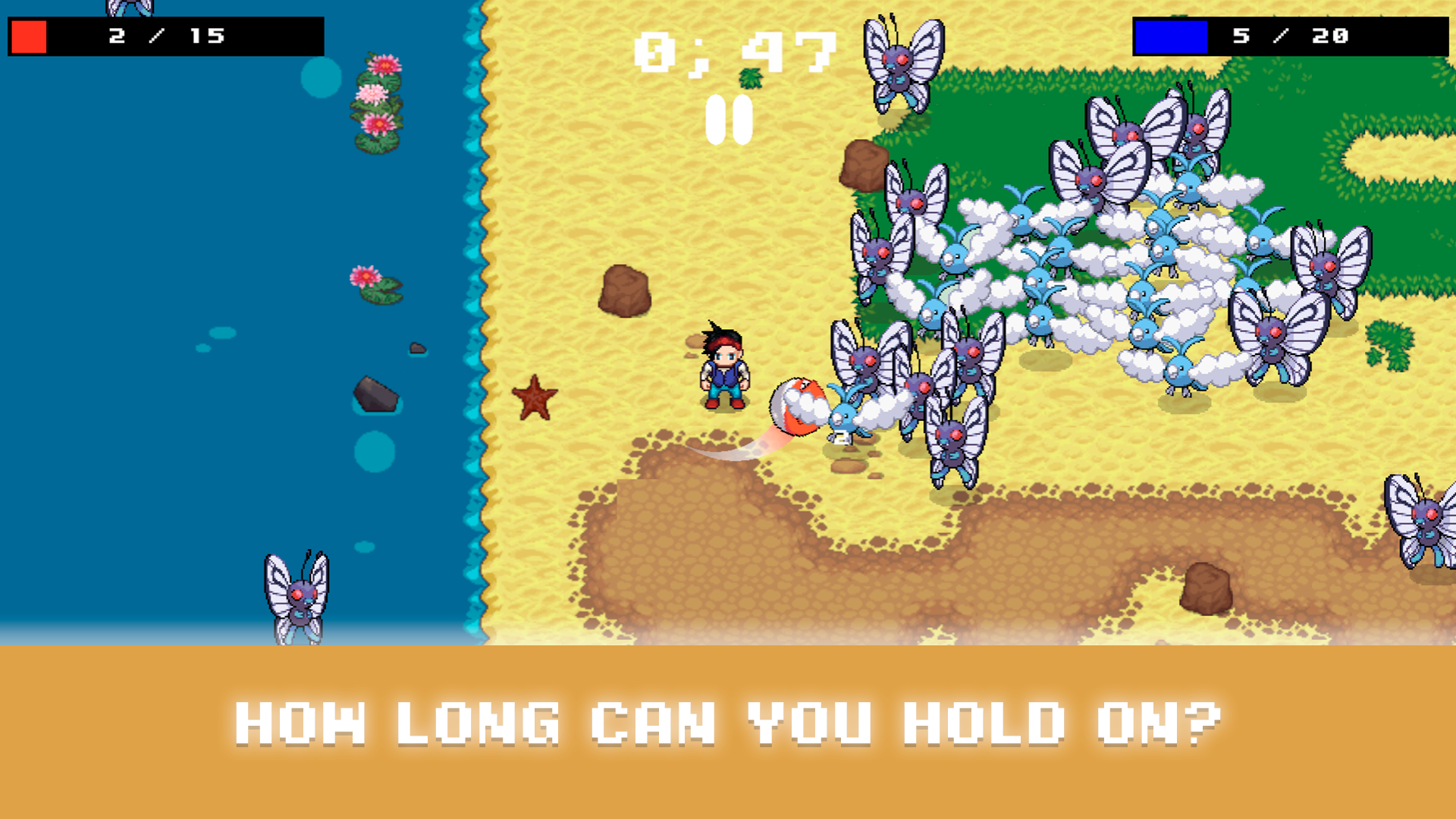Click the 2 / 15 counter text

pyautogui.click(x=165, y=34)
